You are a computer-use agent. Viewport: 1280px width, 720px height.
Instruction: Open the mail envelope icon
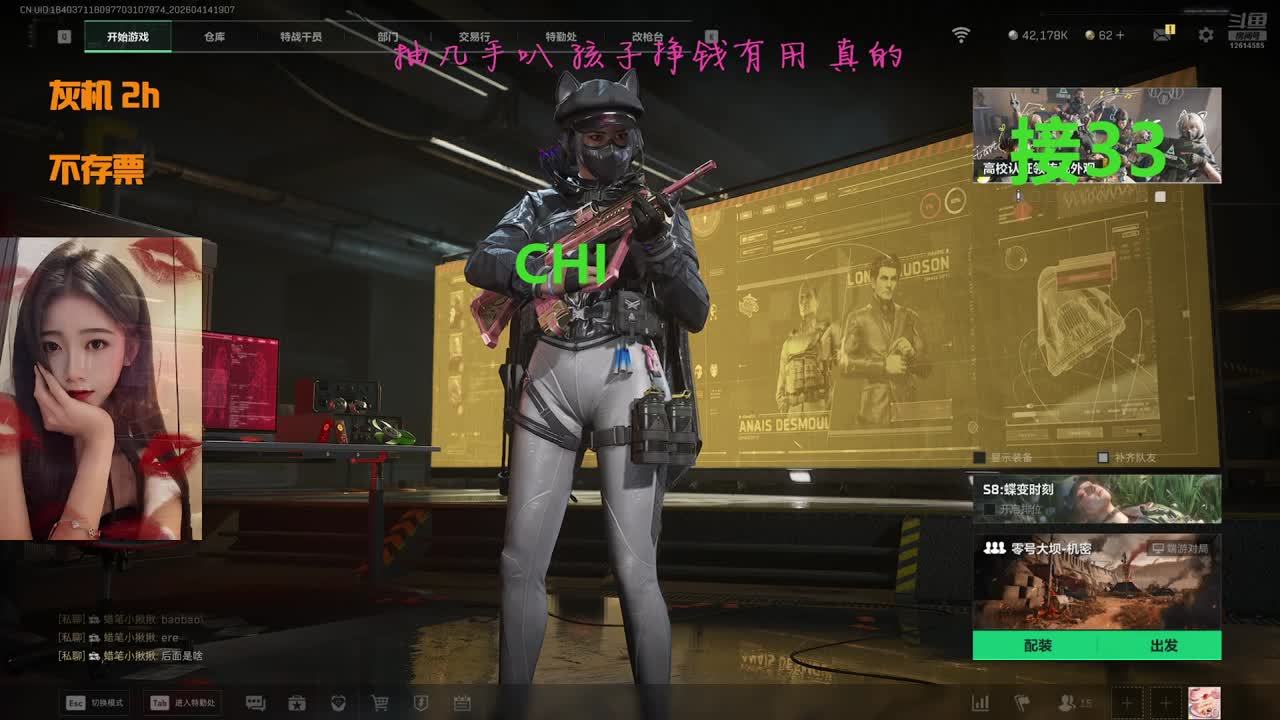[1161, 35]
